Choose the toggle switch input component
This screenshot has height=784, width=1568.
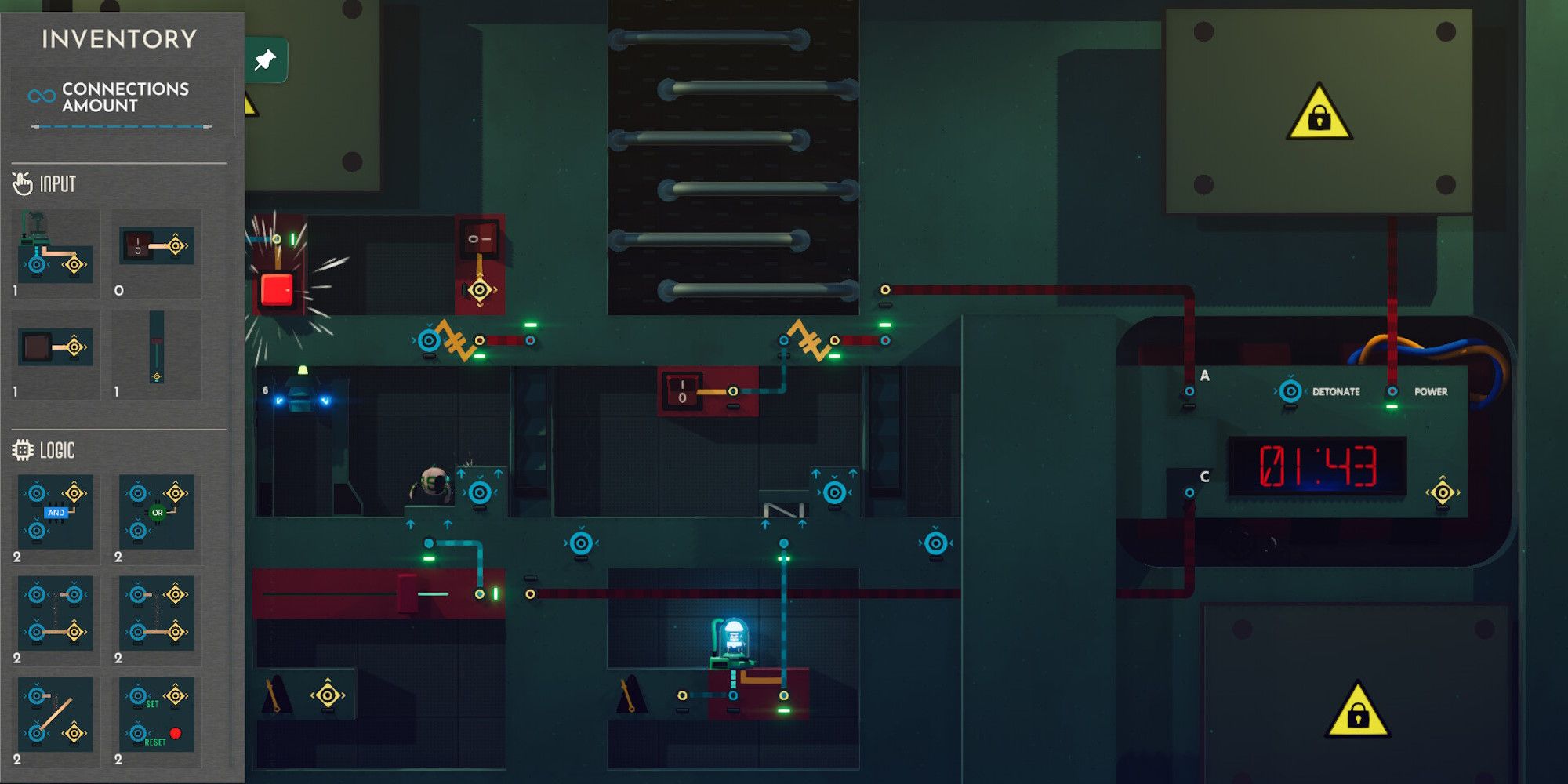(x=157, y=246)
